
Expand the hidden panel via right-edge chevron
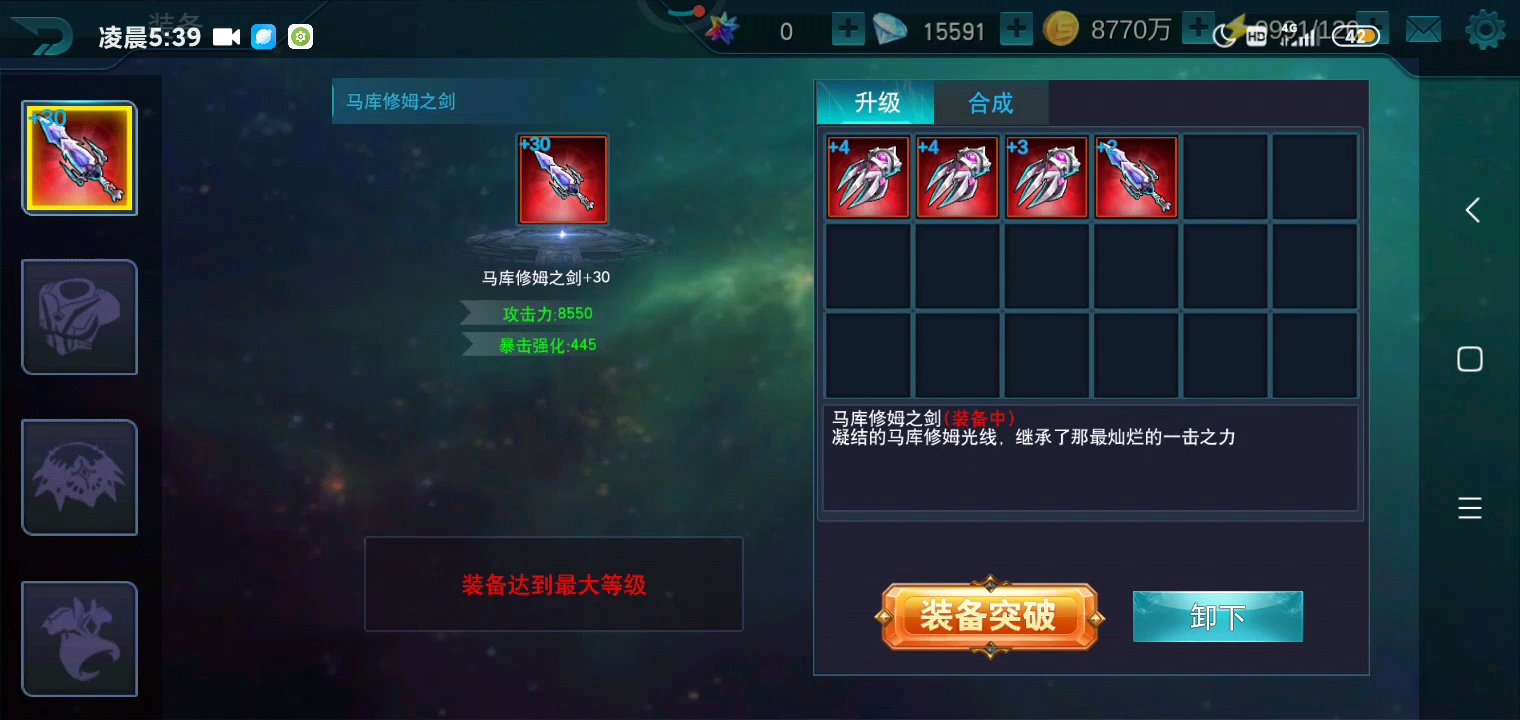click(1470, 210)
